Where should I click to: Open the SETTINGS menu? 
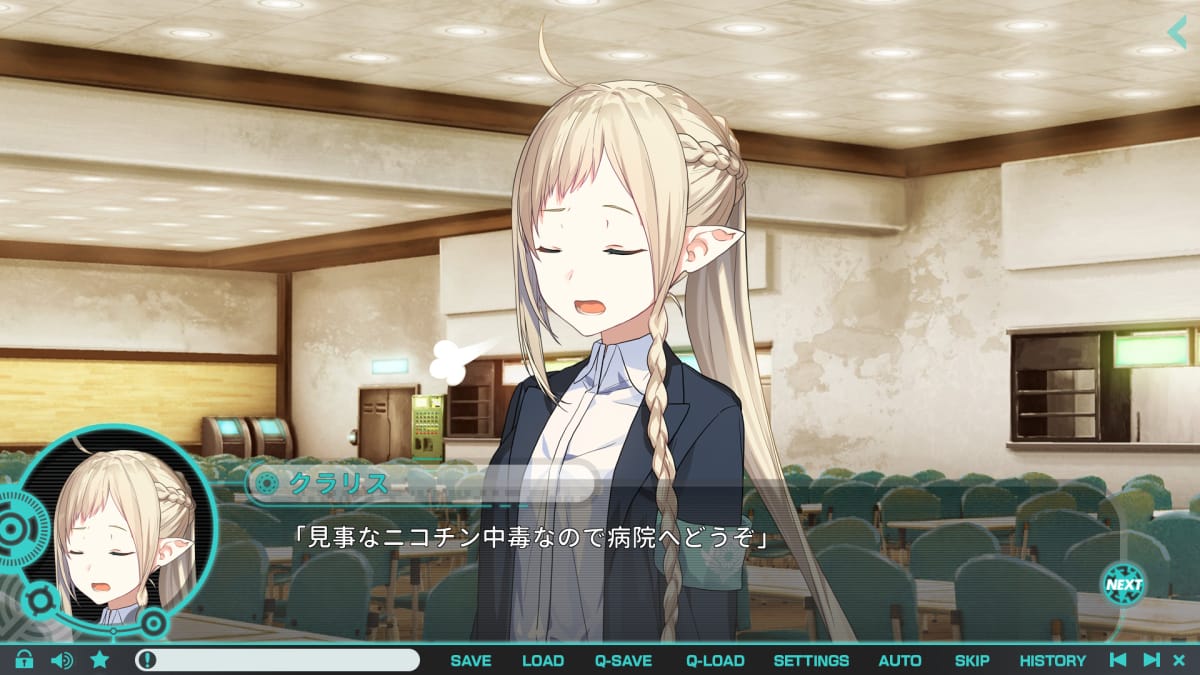pyautogui.click(x=811, y=660)
